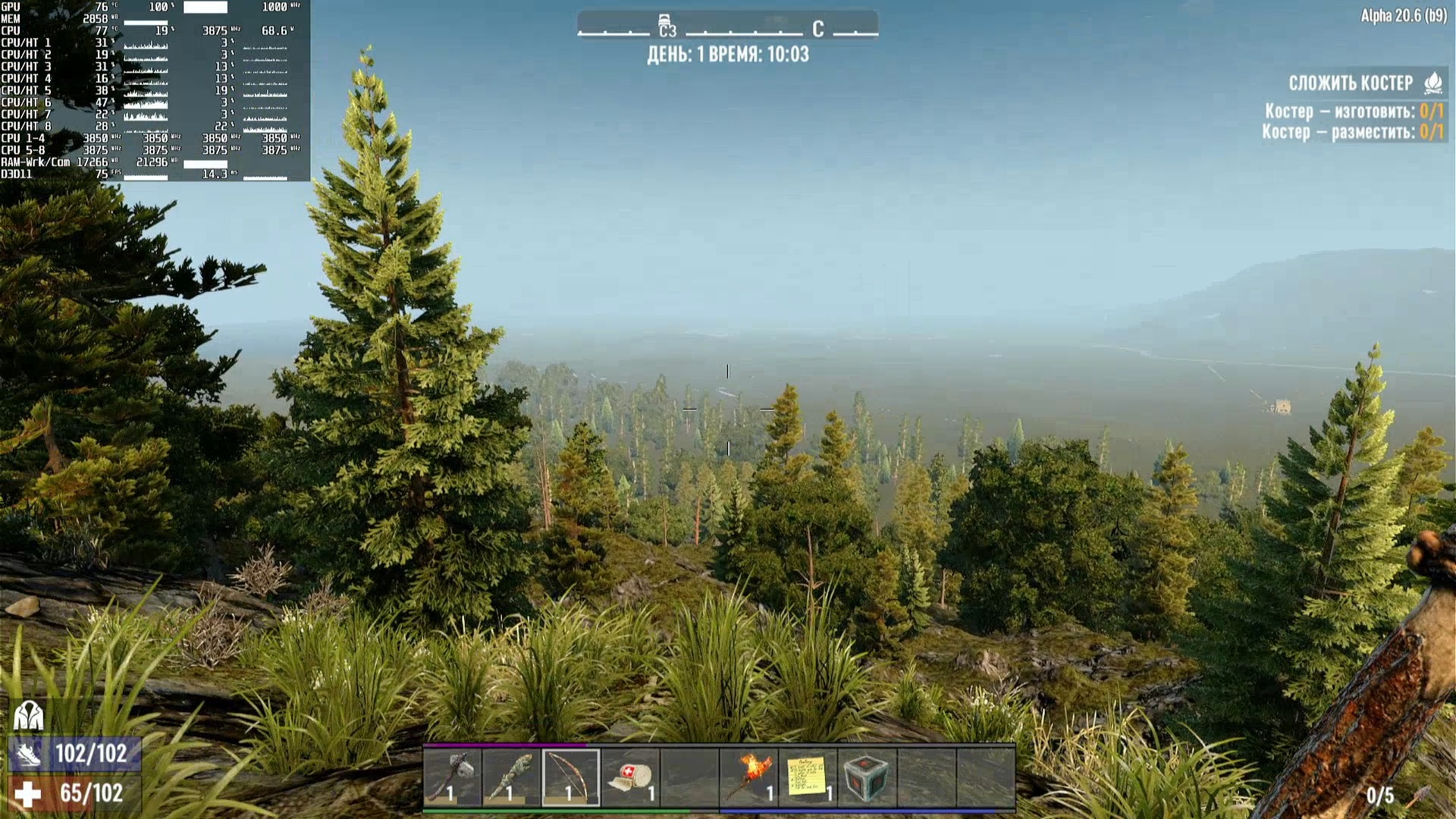The height and width of the screenshot is (819, 1456).
Task: Click the compass bar at the top
Action: 727,28
